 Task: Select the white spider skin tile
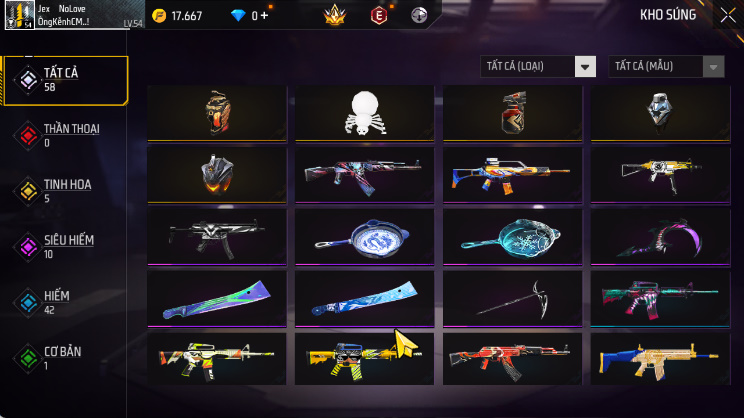(x=364, y=112)
